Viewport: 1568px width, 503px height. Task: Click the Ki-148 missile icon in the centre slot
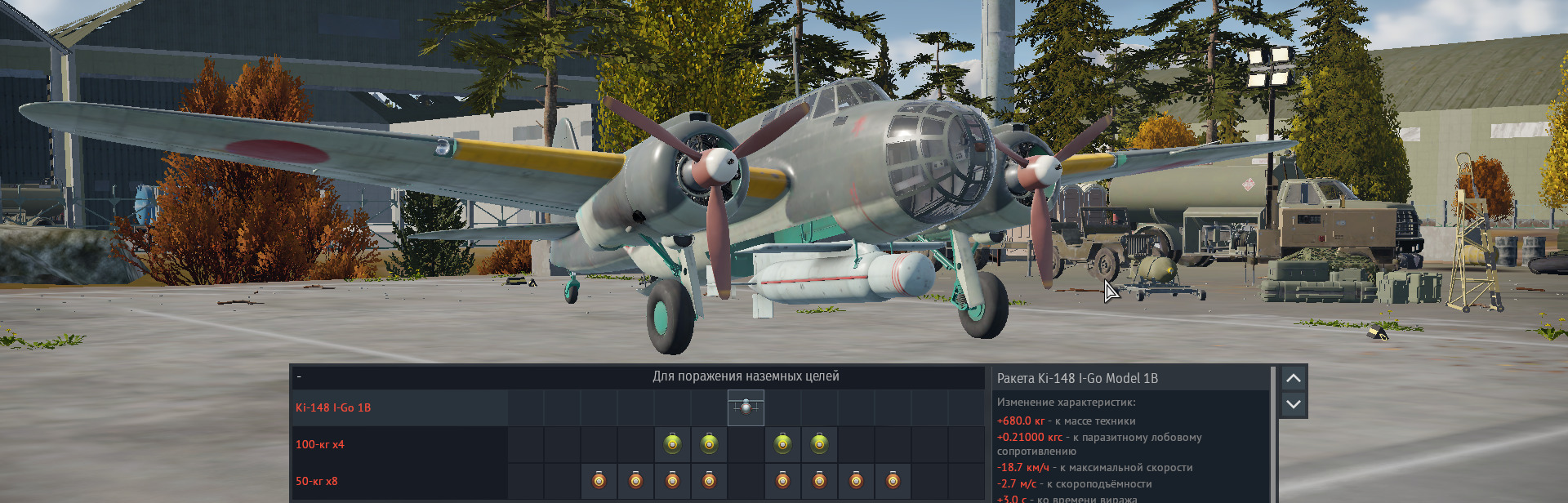click(746, 407)
